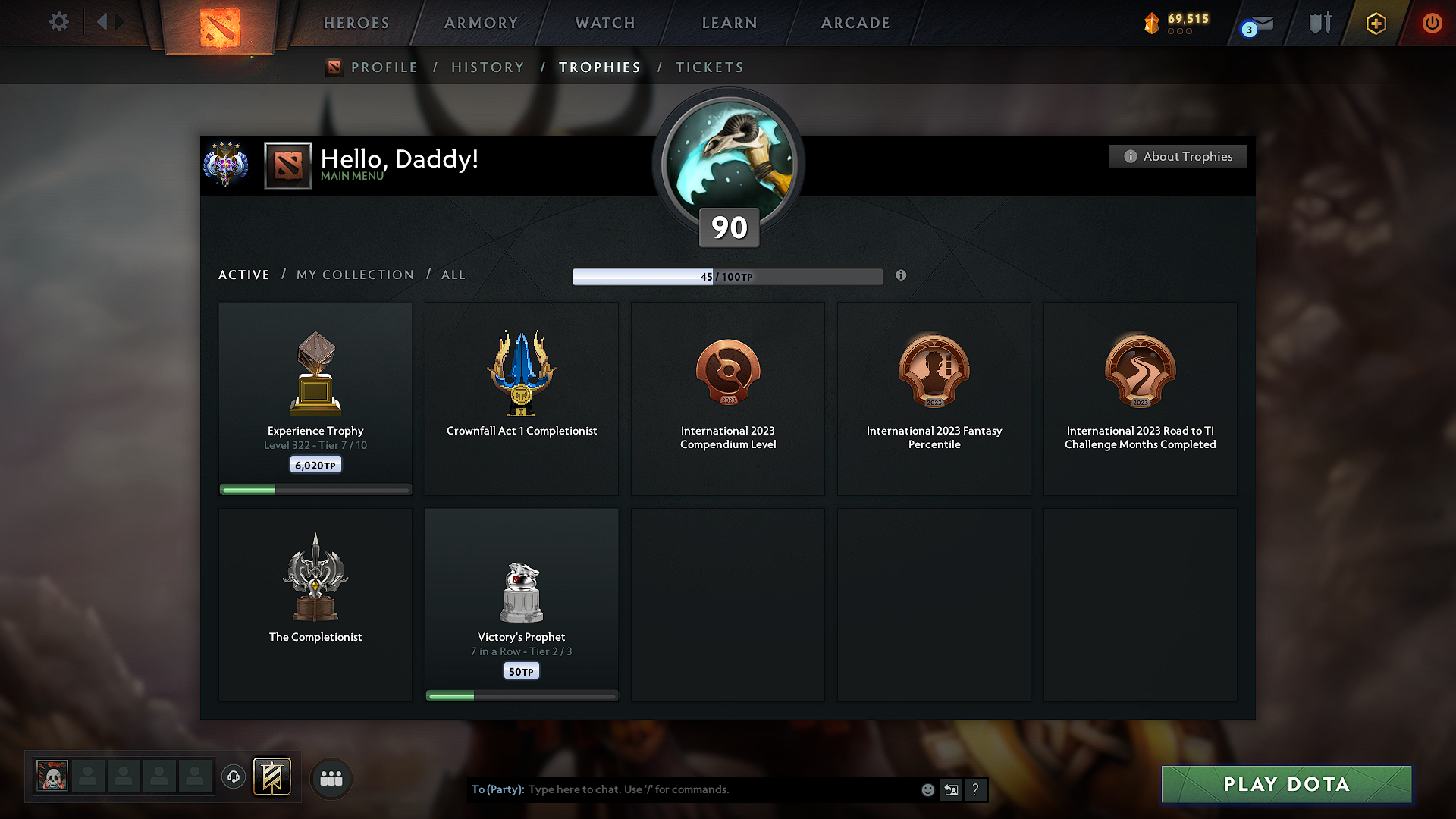Switch to the ALL trophies filter
This screenshot has width=1456, height=819.
(453, 275)
